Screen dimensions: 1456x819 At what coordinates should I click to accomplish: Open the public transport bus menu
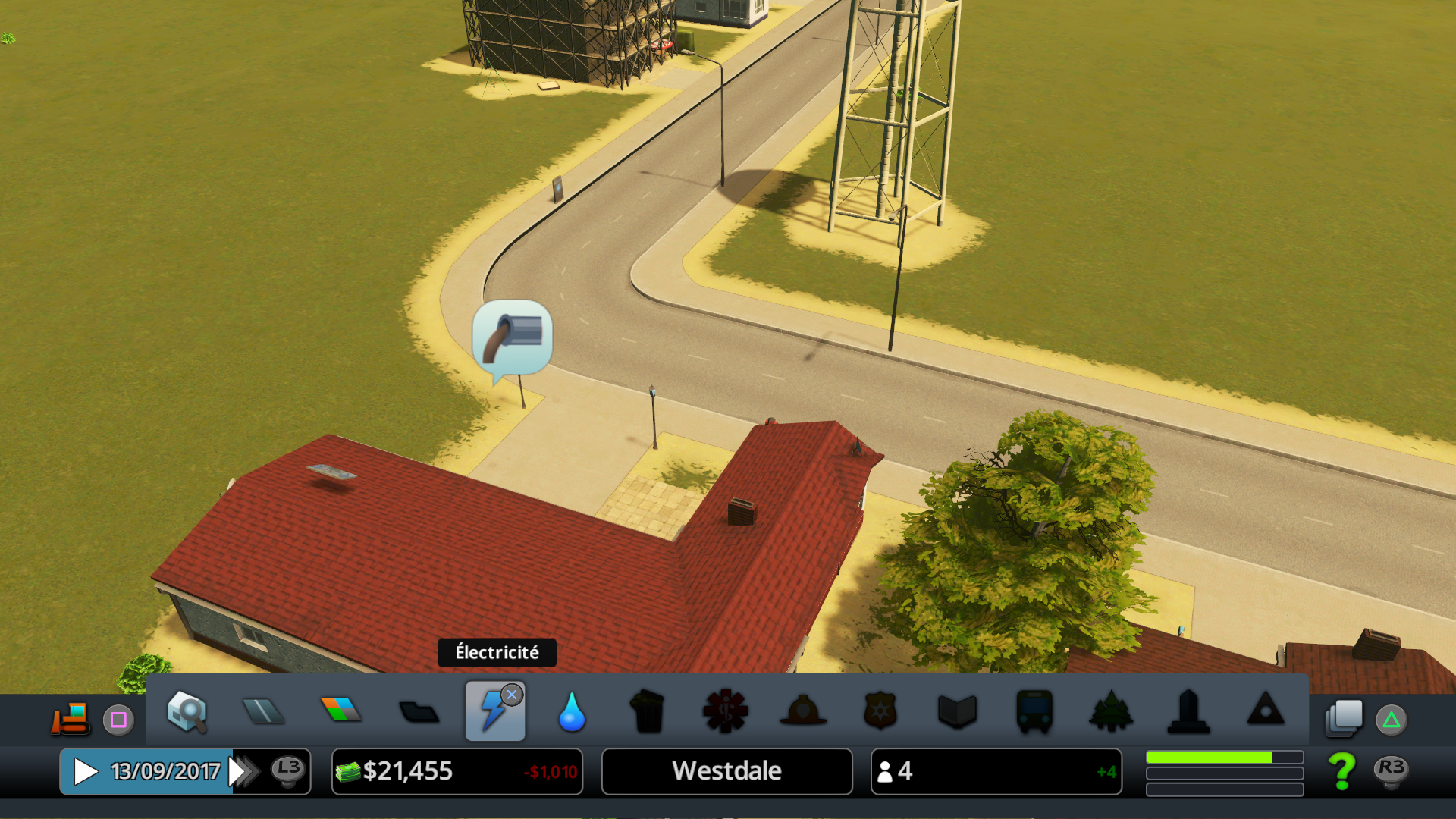pyautogui.click(x=1034, y=711)
